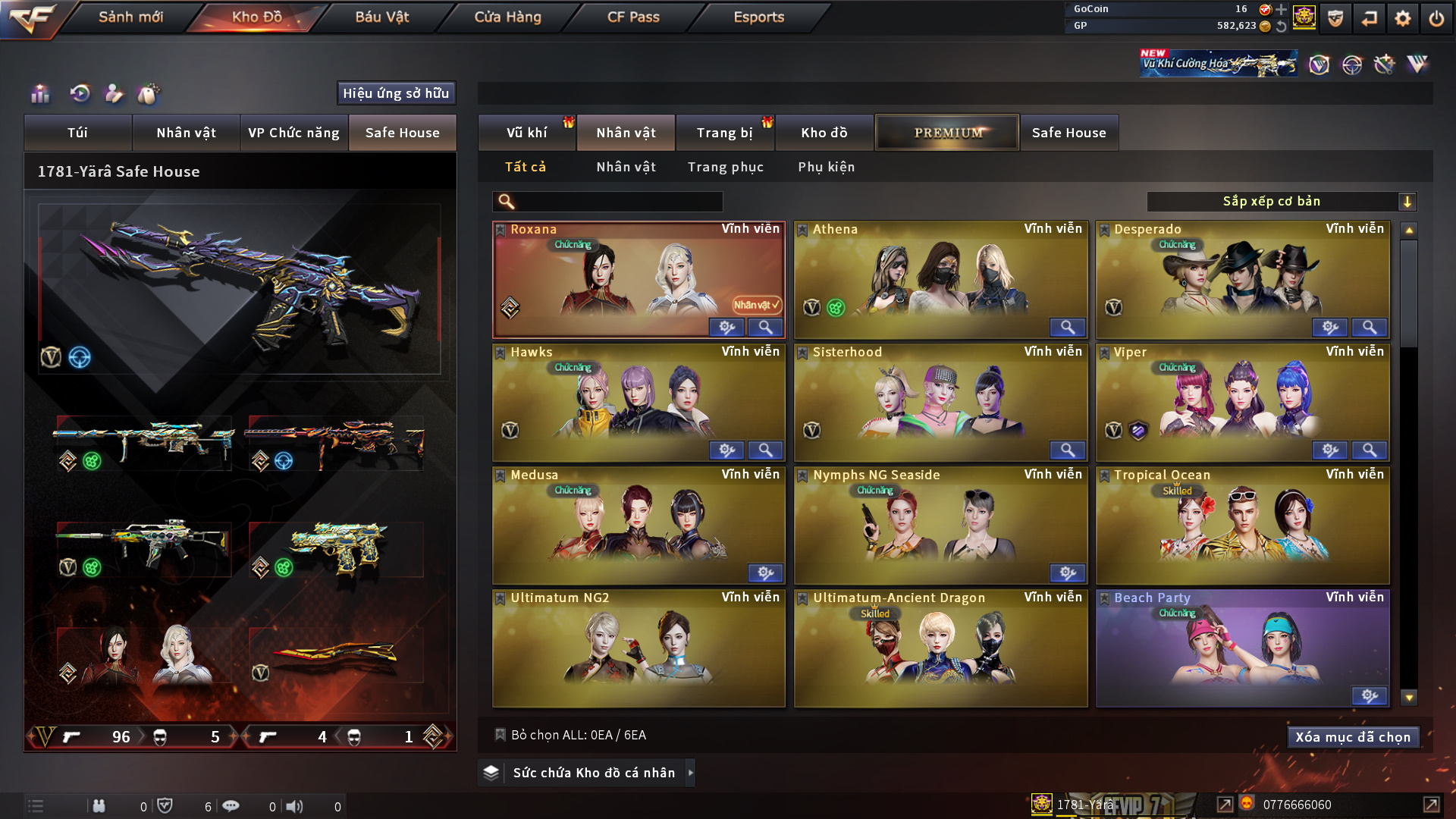This screenshot has height=819, width=1456.
Task: Open the gear settings icon
Action: (1403, 18)
